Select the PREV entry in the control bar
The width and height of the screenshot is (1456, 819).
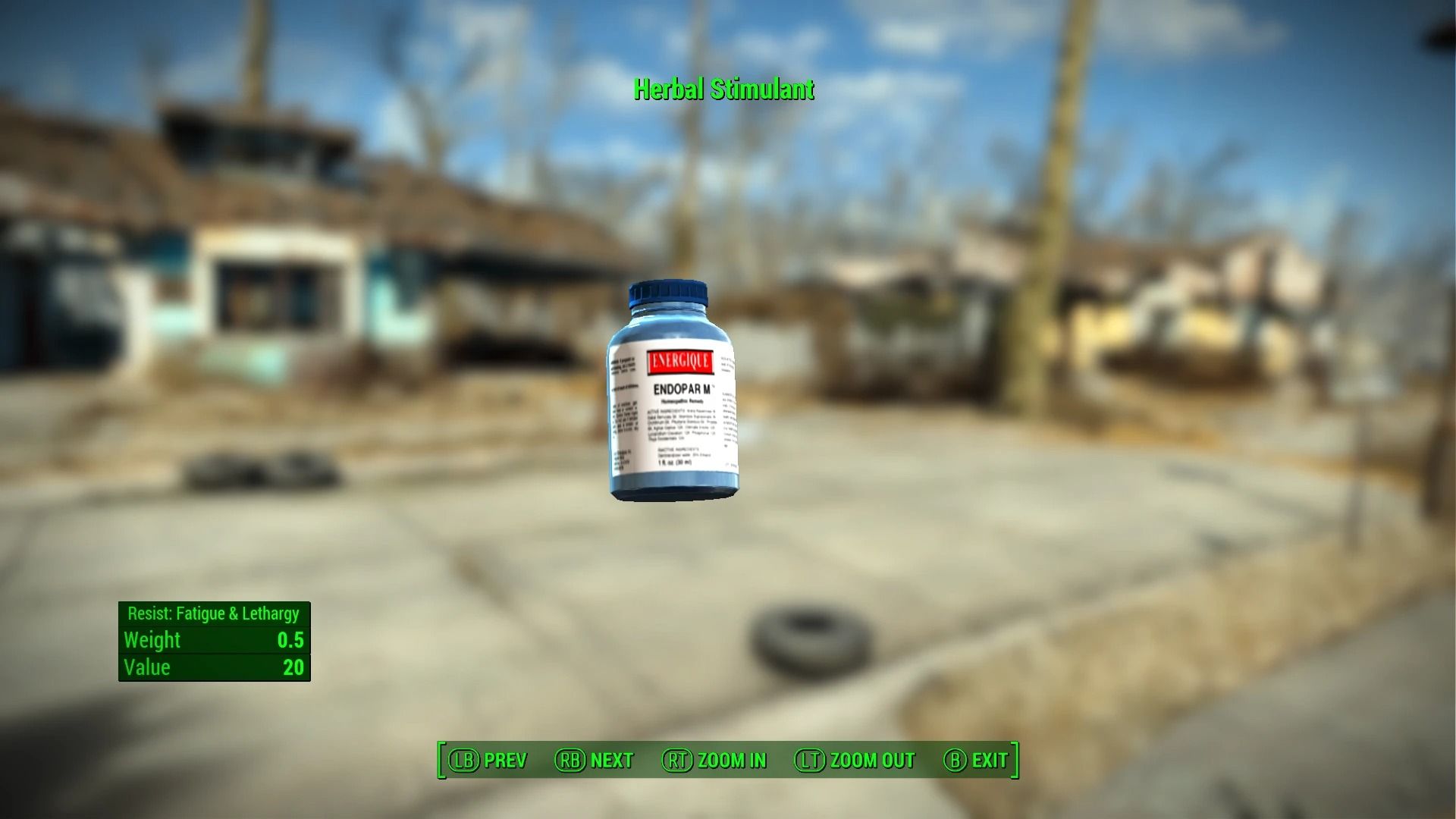click(x=506, y=760)
